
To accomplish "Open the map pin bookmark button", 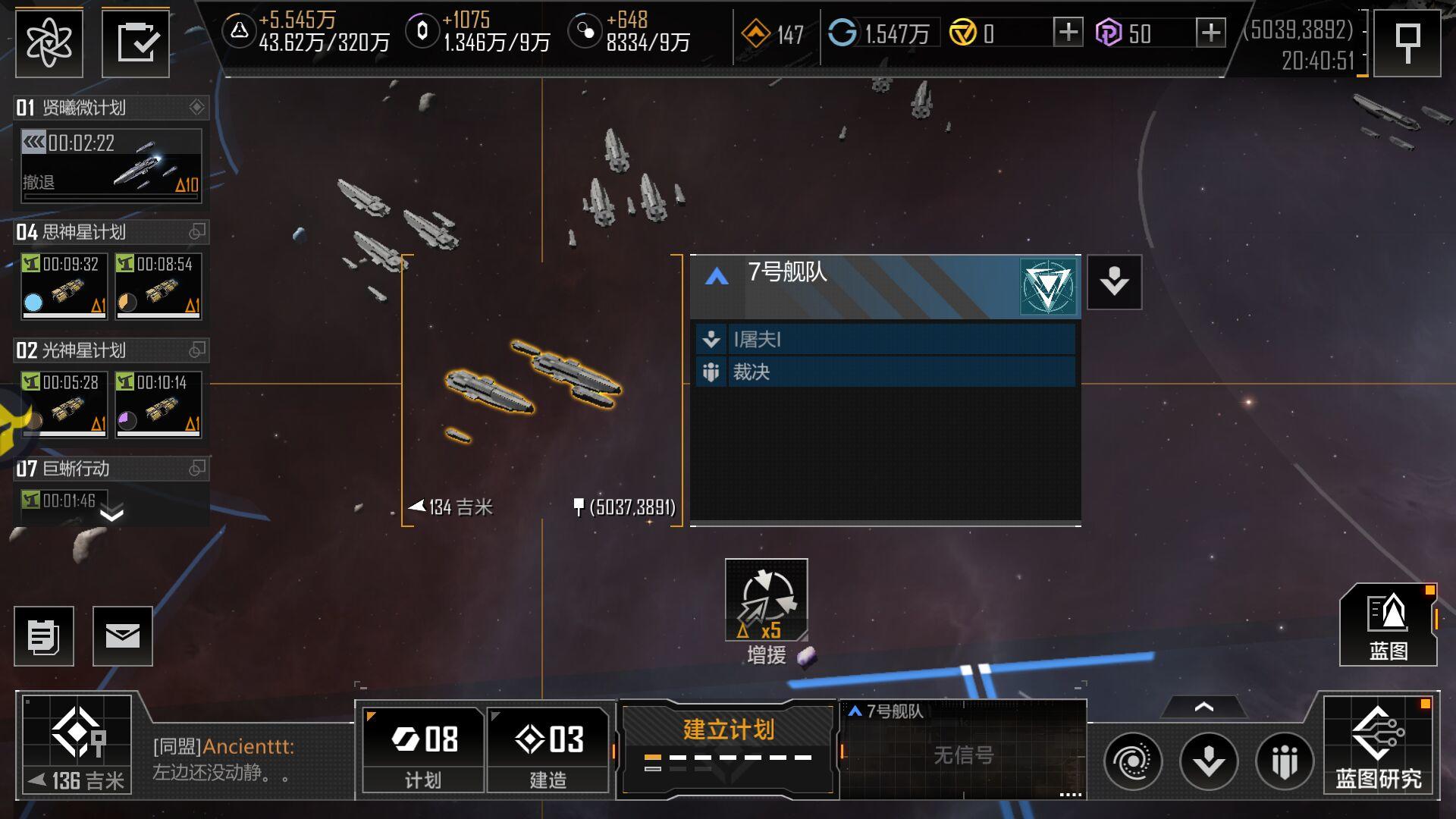I will click(1407, 43).
